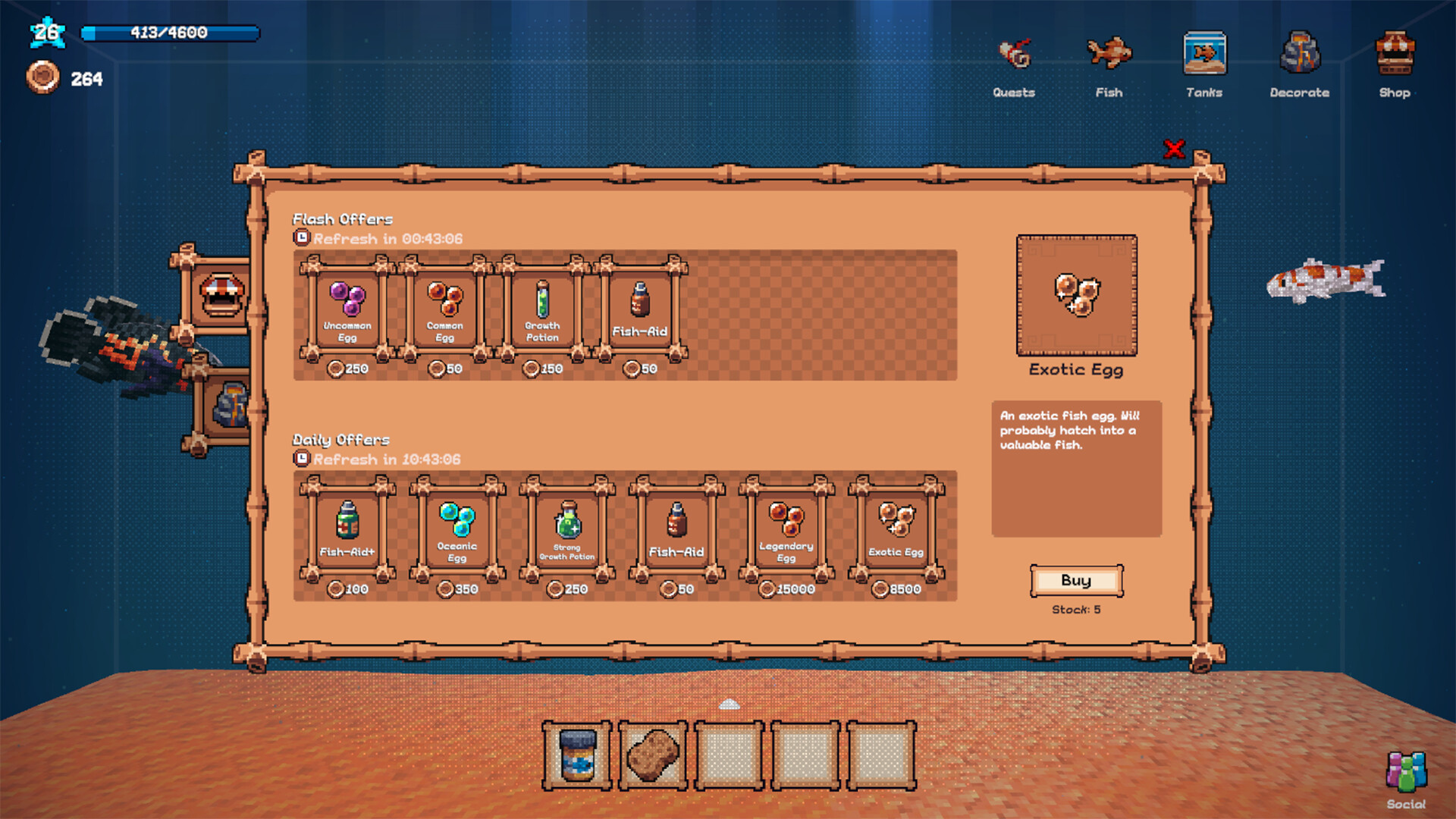Open the Fish collection
The height and width of the screenshot is (819, 1456).
coord(1109,53)
